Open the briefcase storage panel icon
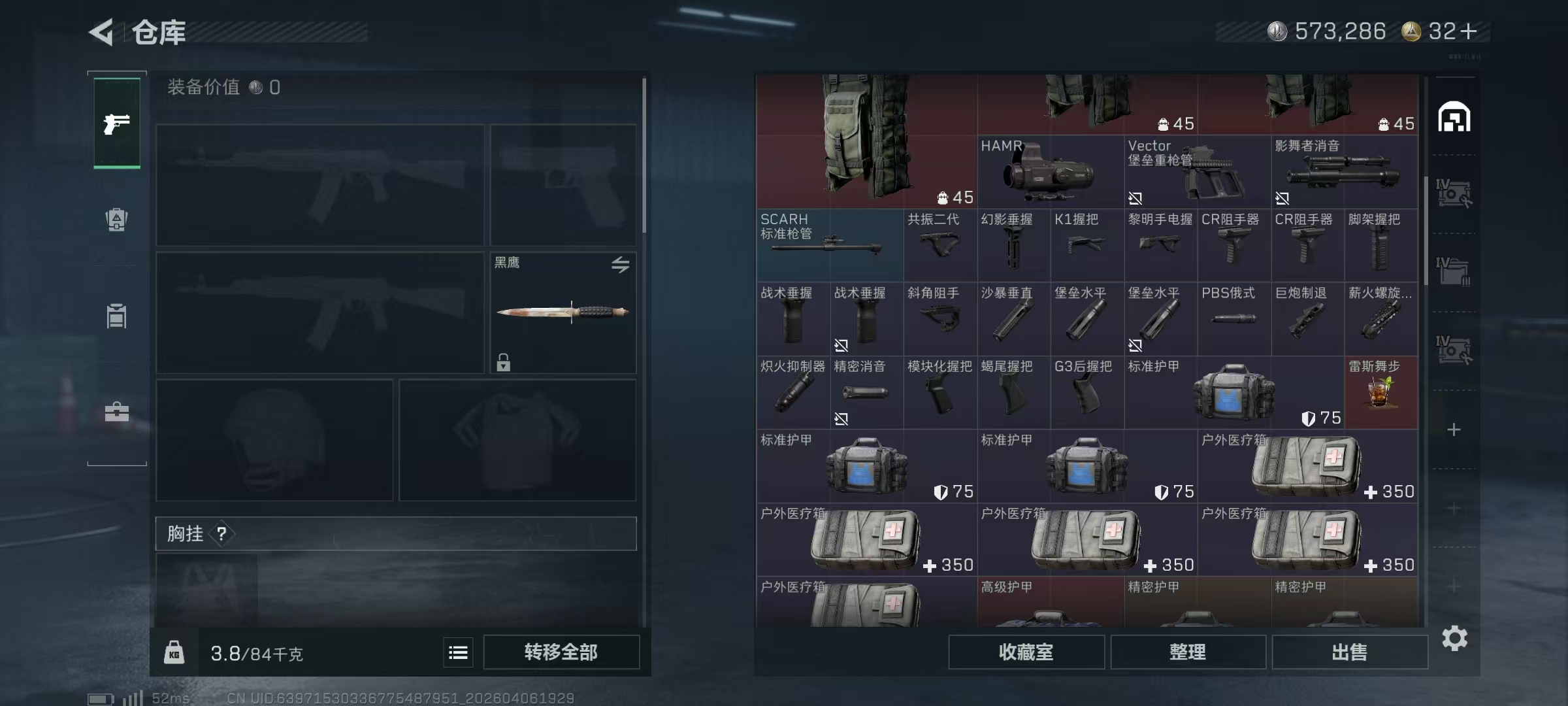The image size is (1568, 706). 116,412
